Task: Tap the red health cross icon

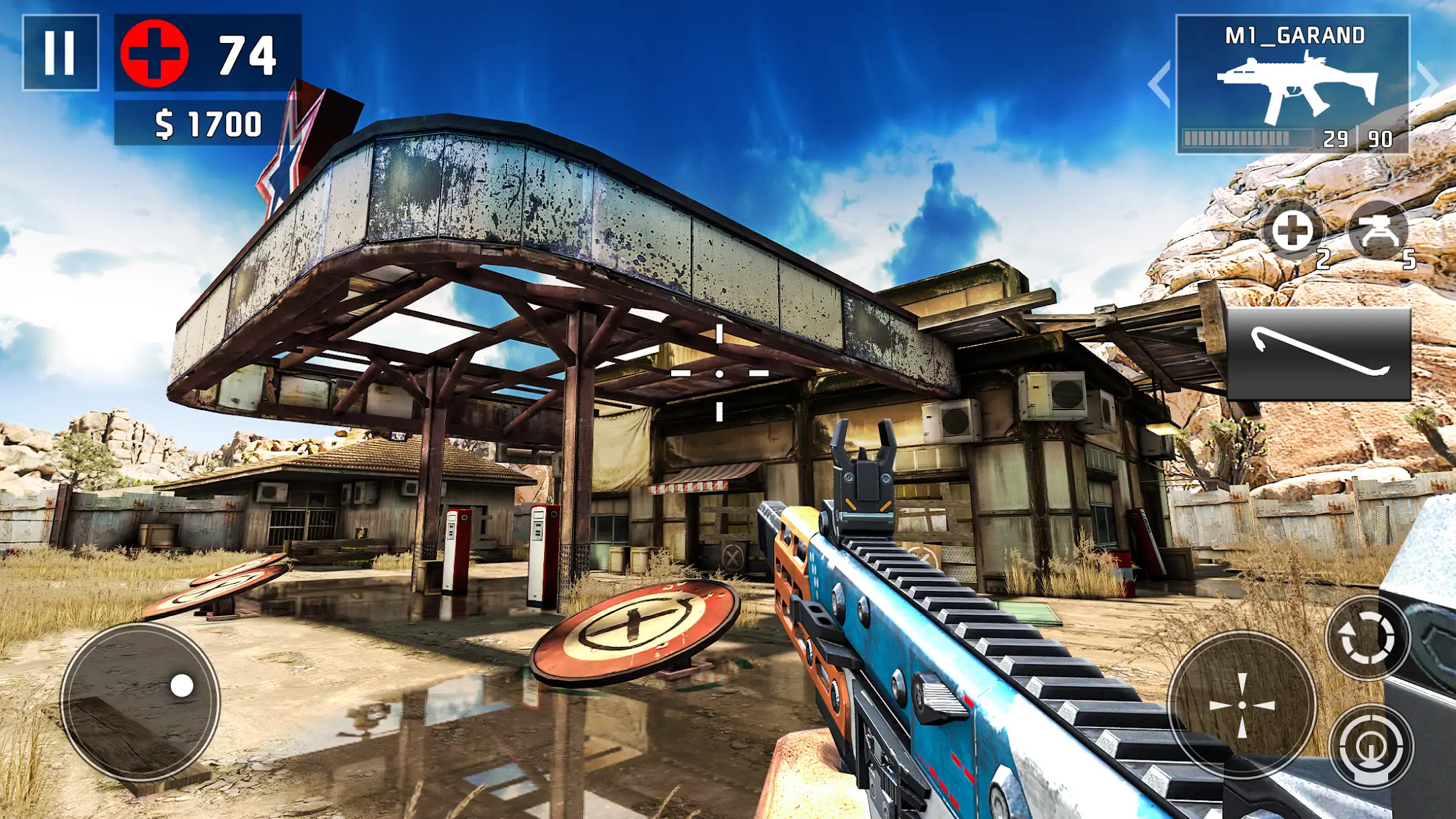Action: click(x=155, y=52)
